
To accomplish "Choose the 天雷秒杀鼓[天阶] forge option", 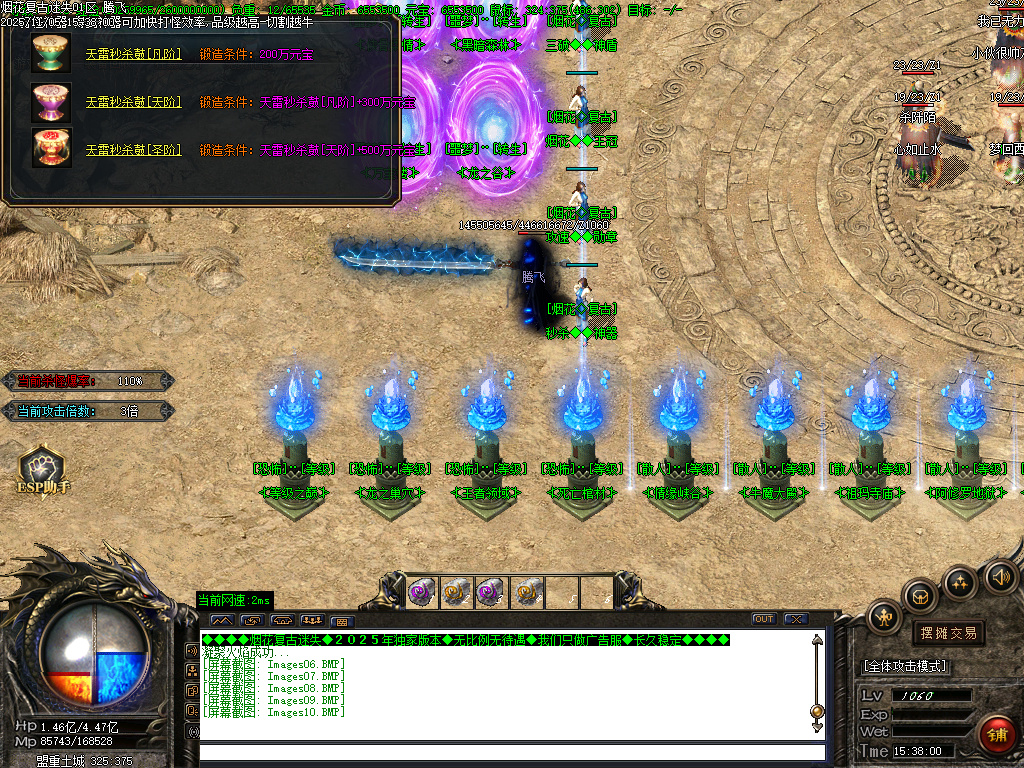I will click(133, 102).
